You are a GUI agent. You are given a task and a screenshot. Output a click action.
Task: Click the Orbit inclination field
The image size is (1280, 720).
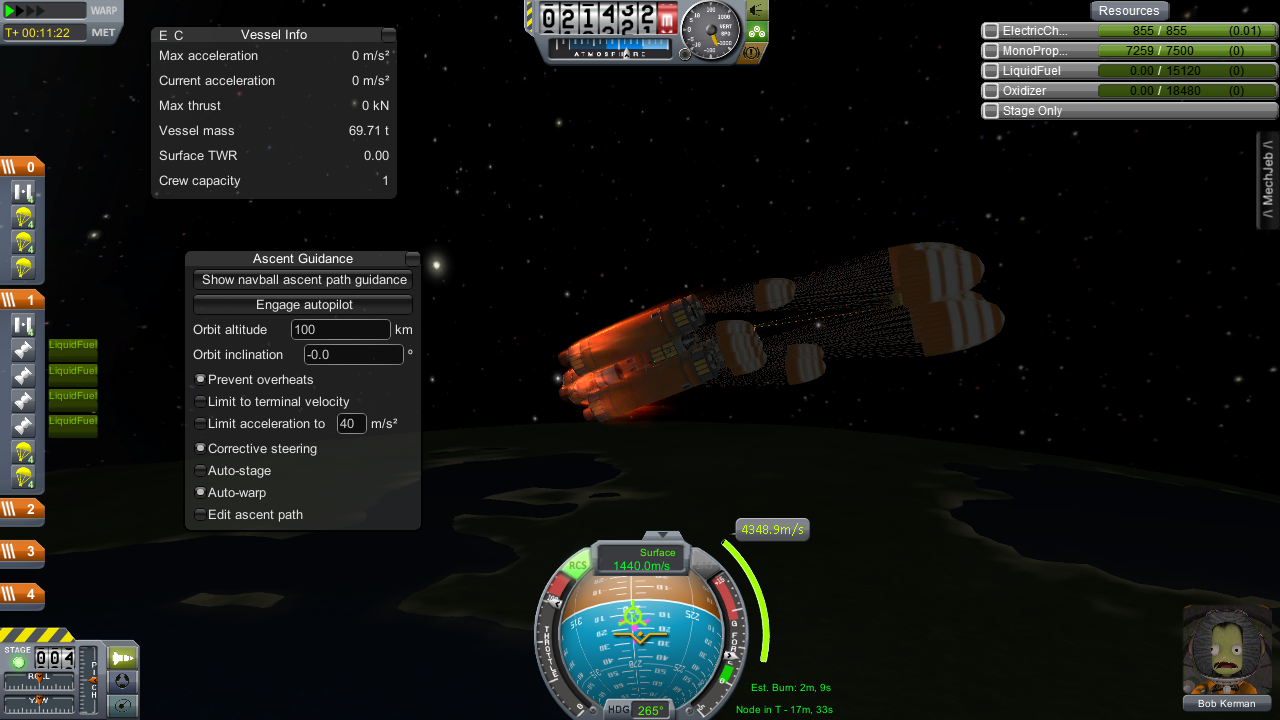pyautogui.click(x=353, y=355)
